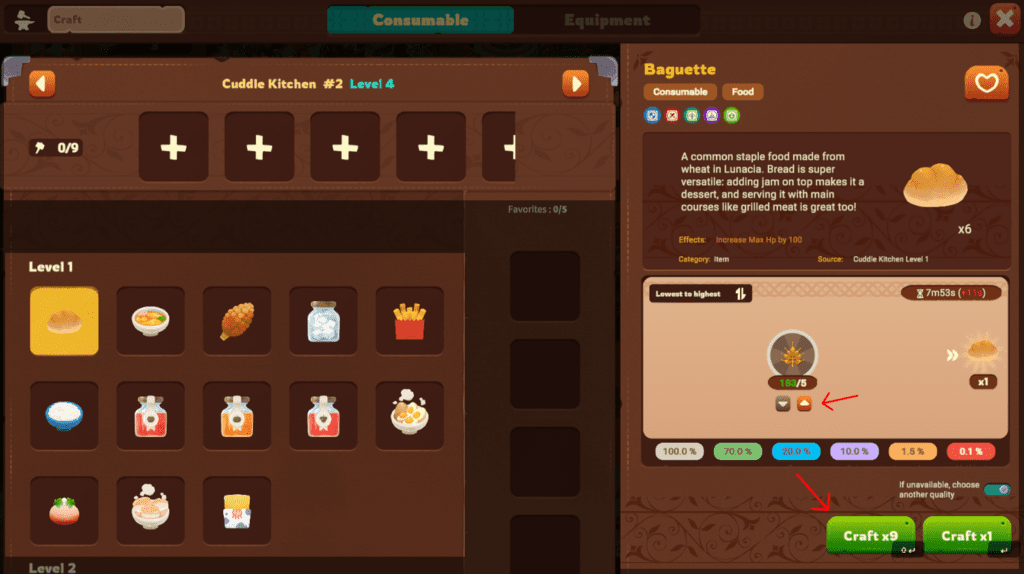The width and height of the screenshot is (1024, 574).
Task: Toggle the choose another quality switch
Action: (996, 490)
